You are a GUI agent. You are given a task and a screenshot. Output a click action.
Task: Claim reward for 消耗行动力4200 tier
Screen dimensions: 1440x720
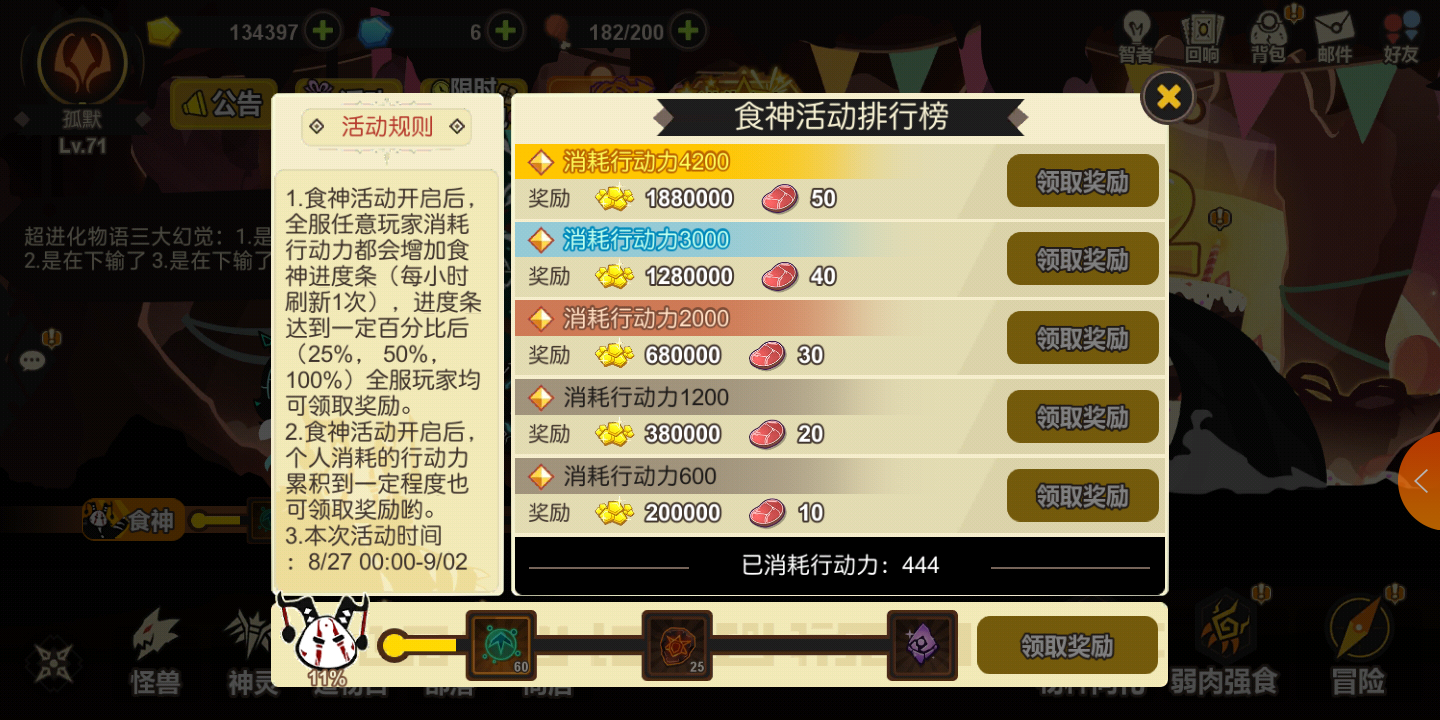click(1083, 181)
